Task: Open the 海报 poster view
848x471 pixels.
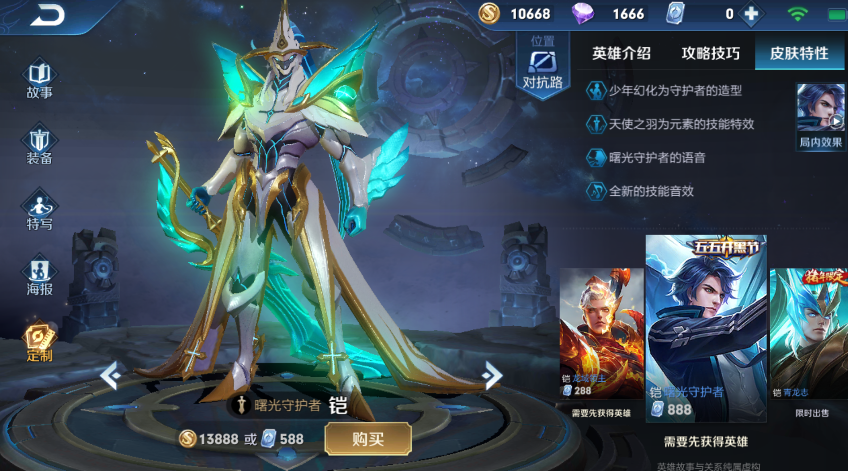Action: coord(40,278)
